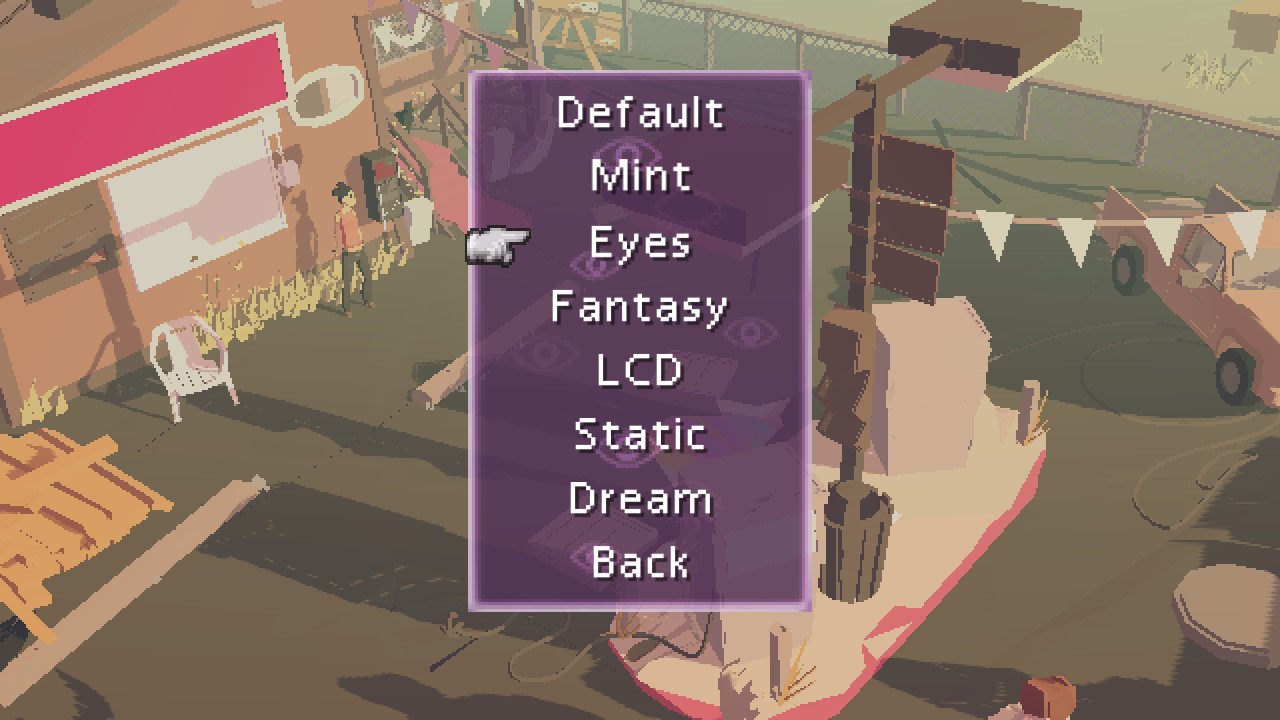Select the Default filter option
The height and width of the screenshot is (720, 1280).
640,111
